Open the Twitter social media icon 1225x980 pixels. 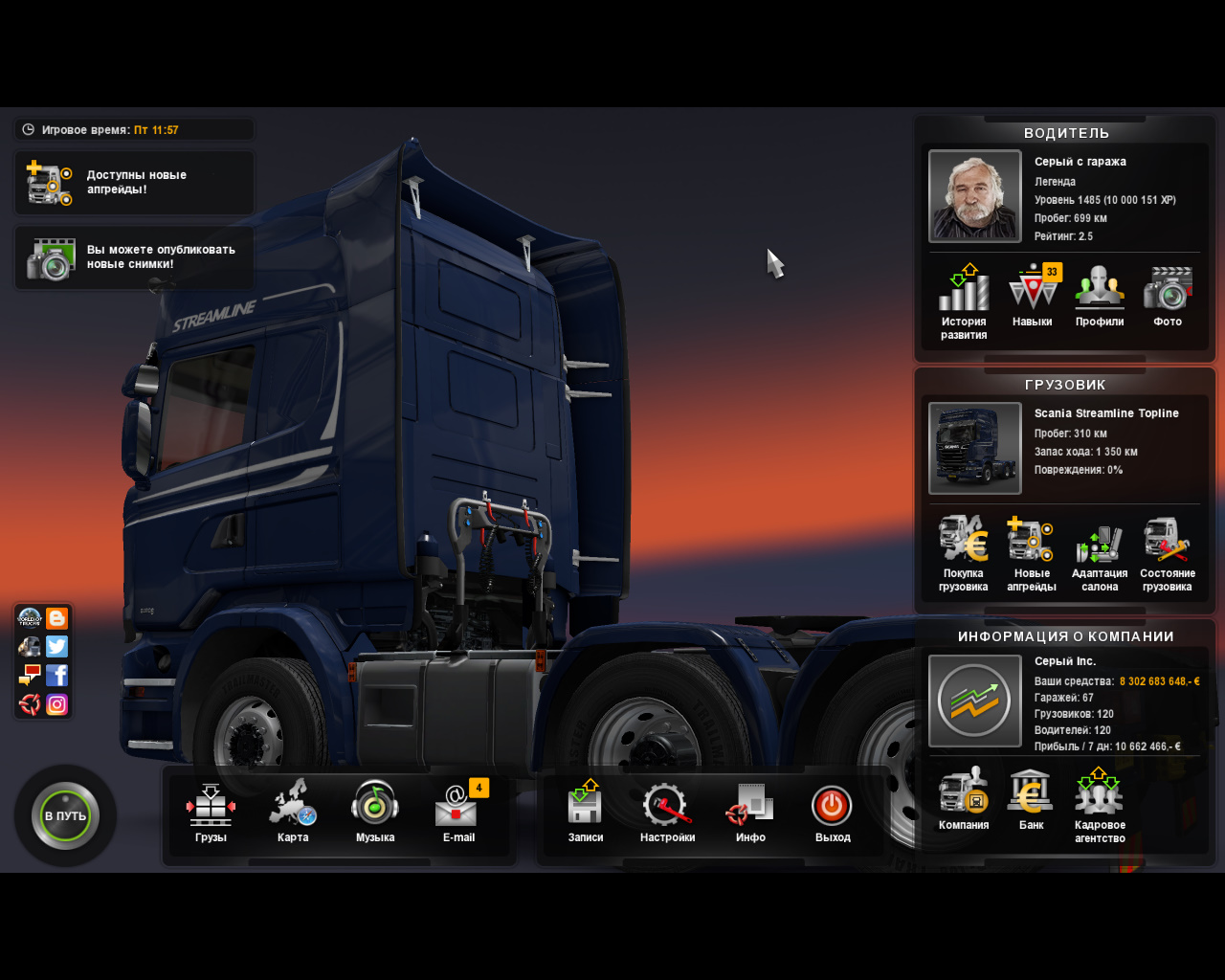tap(57, 646)
